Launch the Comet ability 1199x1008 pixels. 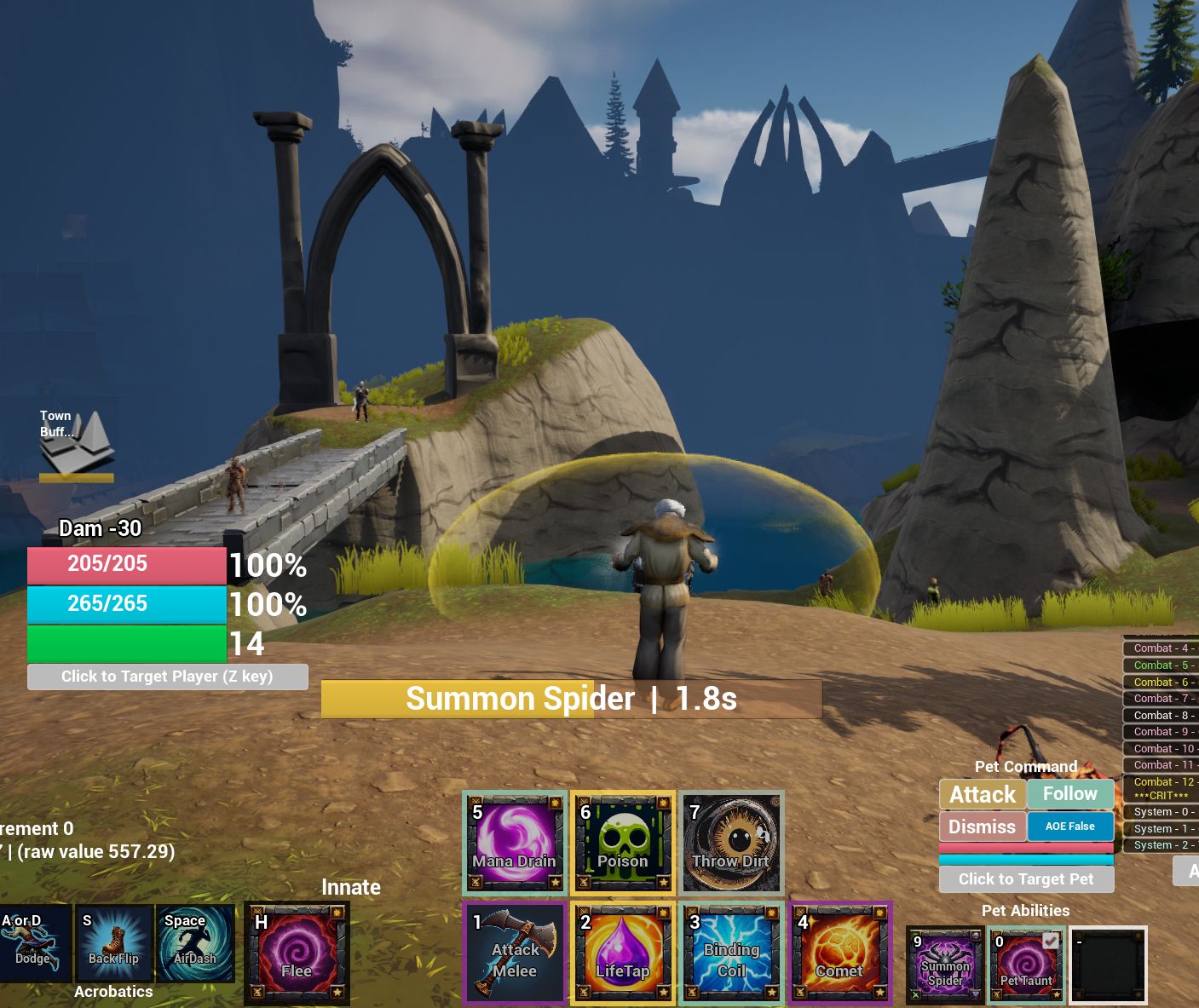point(839,953)
